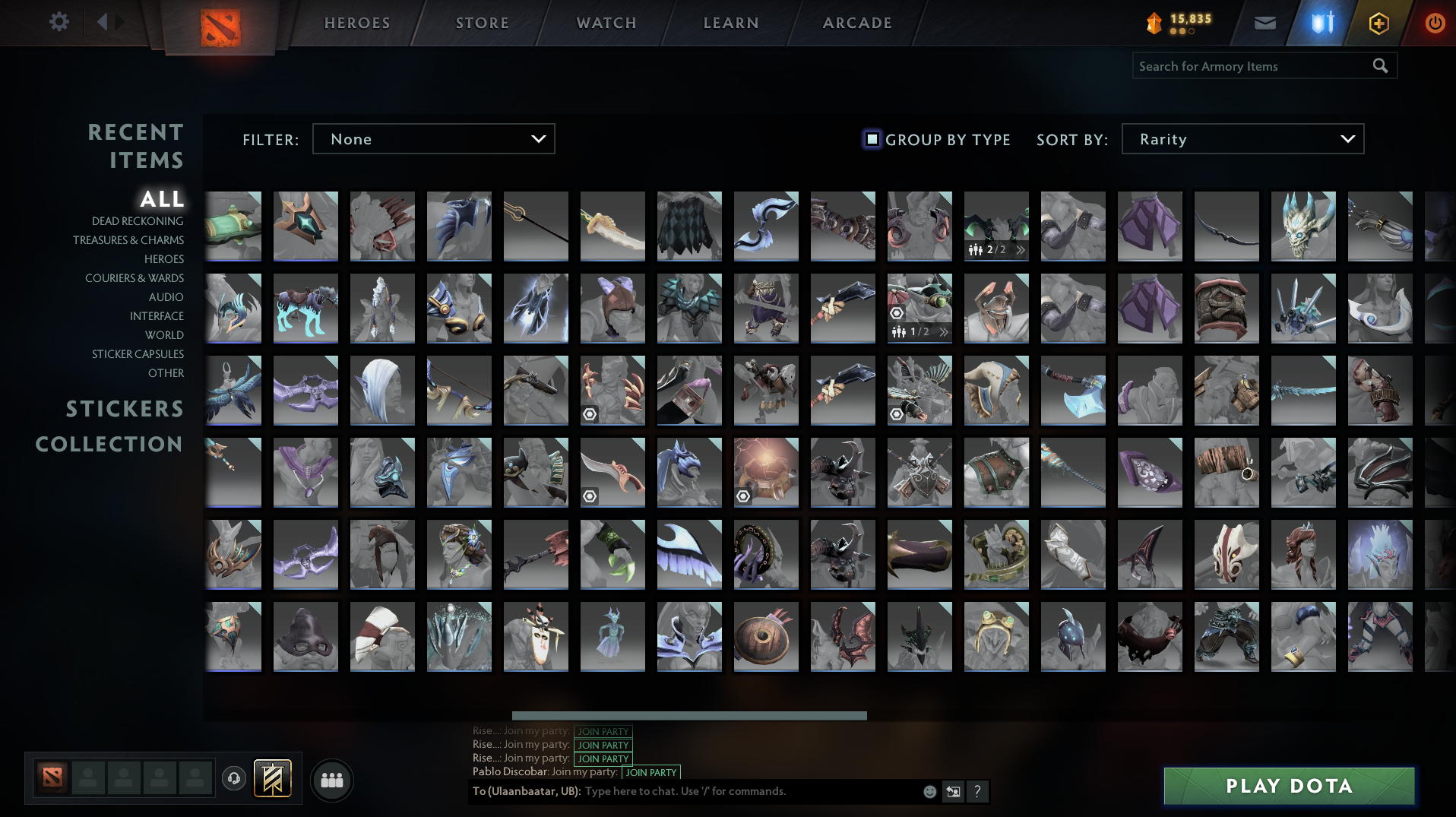Click the orange power button icon
This screenshot has width=1456, height=817.
1435,23
